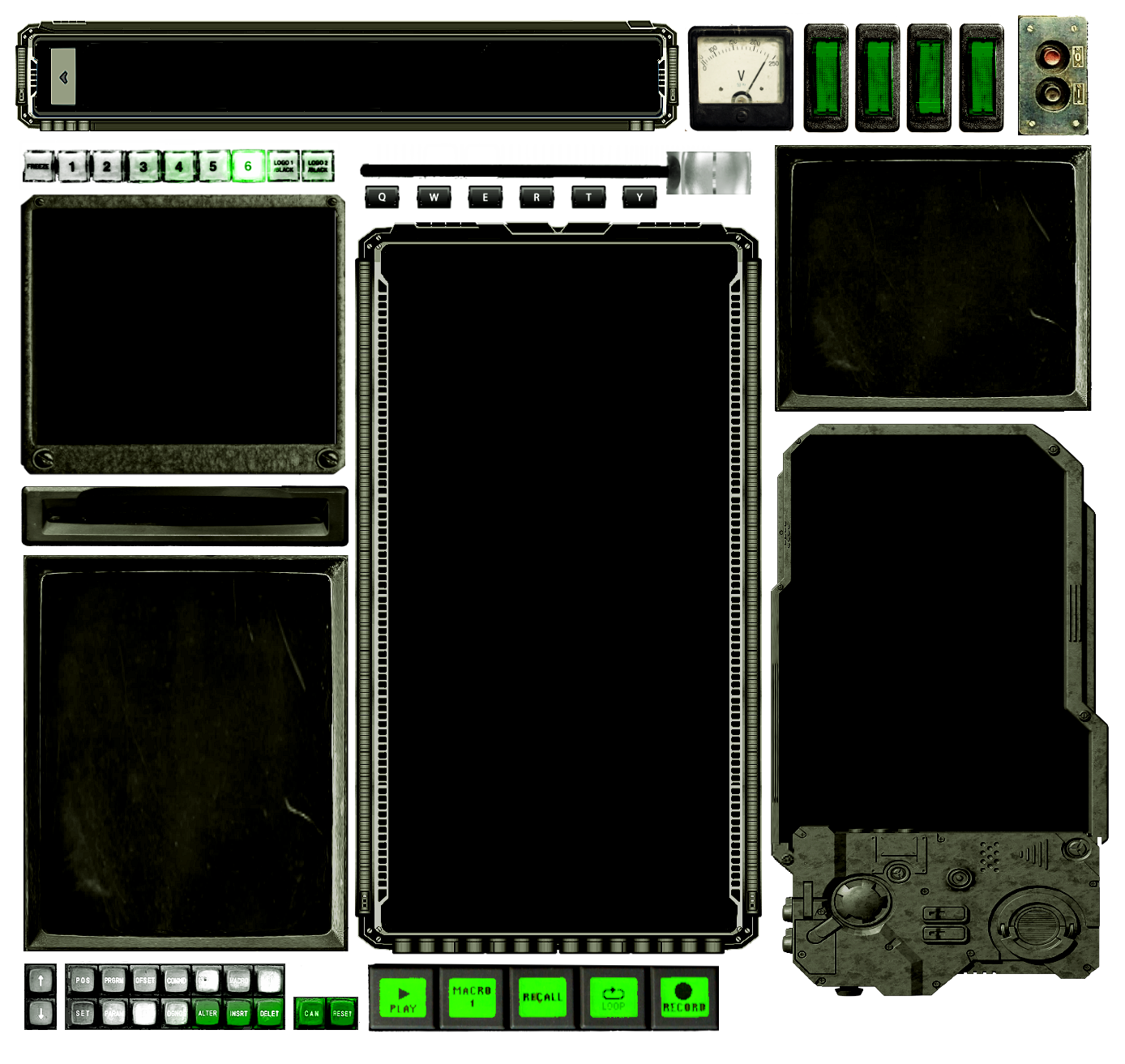Click the down arrow button

[x=41, y=1013]
